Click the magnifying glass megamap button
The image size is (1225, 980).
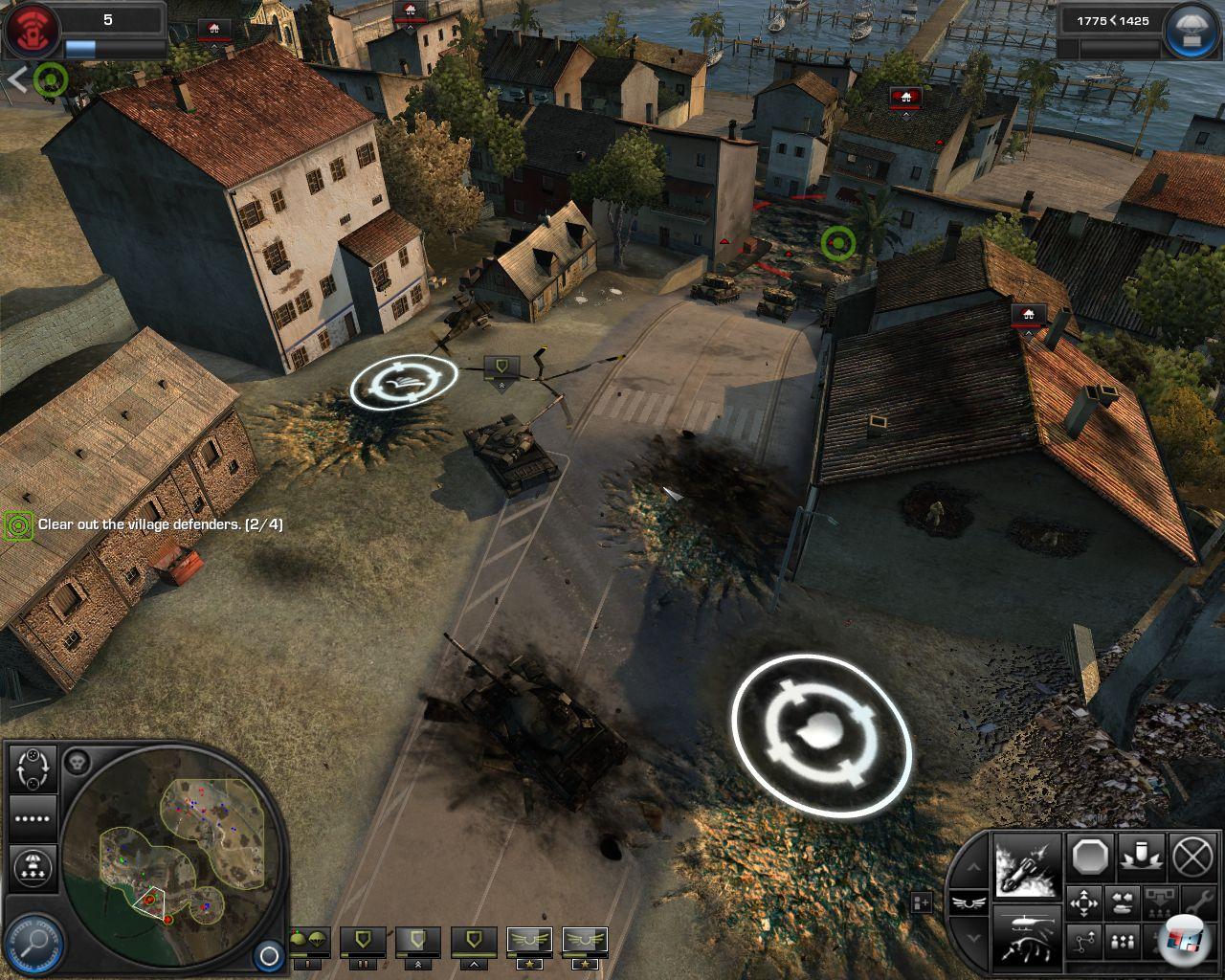pos(33,945)
